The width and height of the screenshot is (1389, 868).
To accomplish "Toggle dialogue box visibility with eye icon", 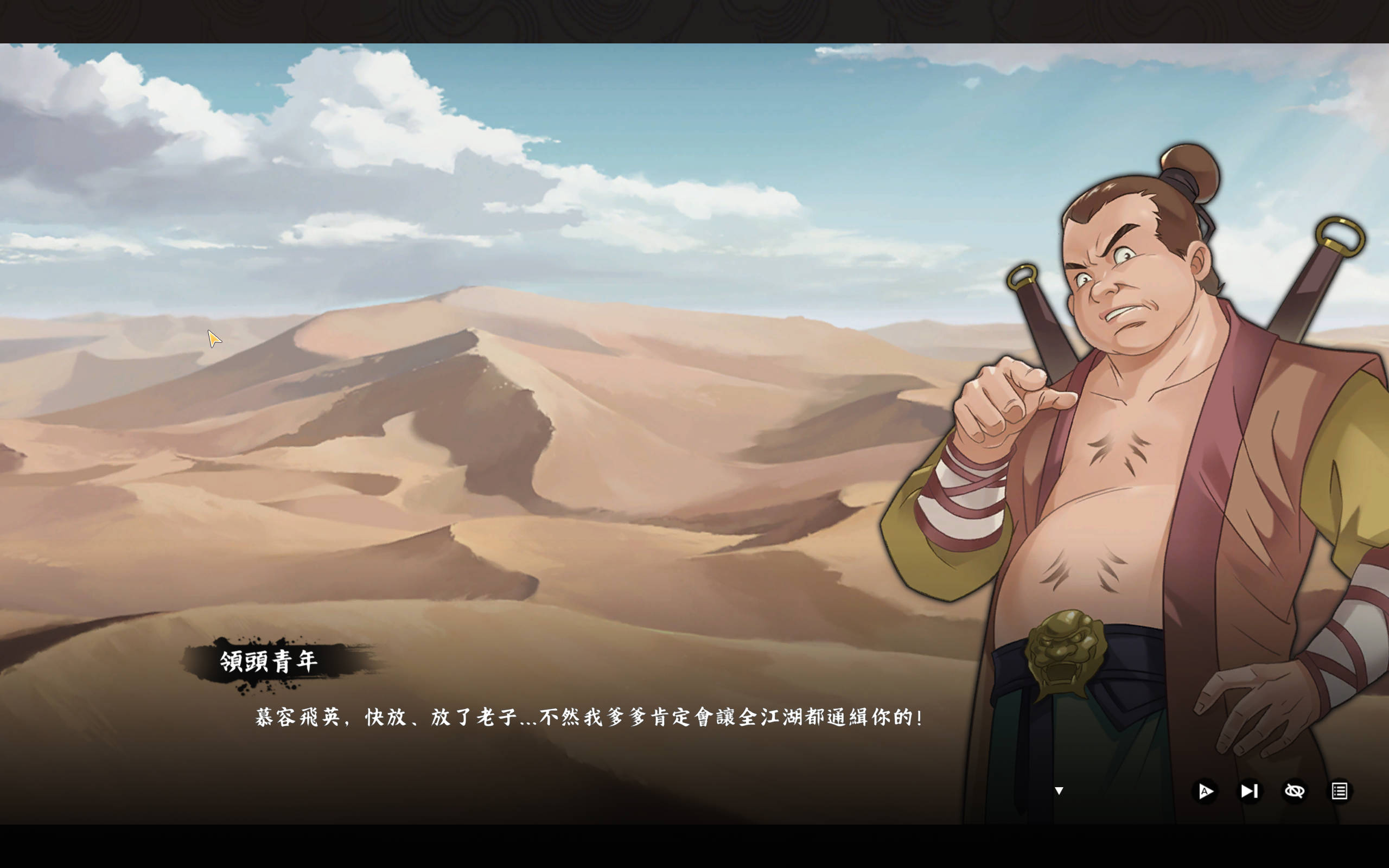I will (1295, 790).
